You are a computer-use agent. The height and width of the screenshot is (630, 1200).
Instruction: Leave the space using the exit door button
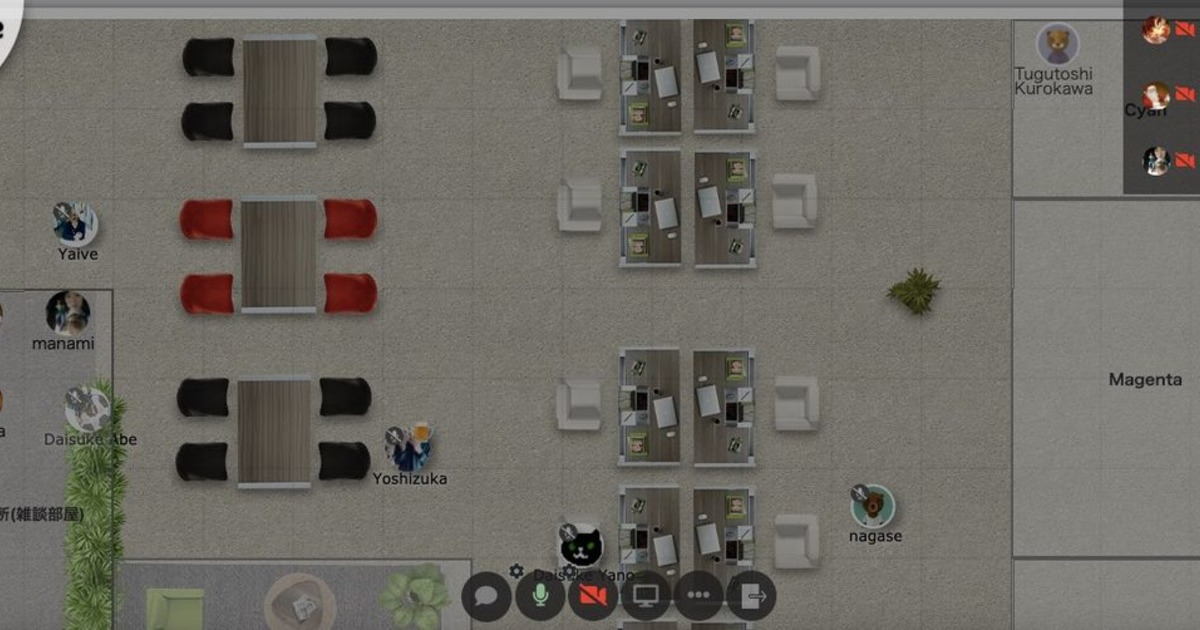(751, 596)
